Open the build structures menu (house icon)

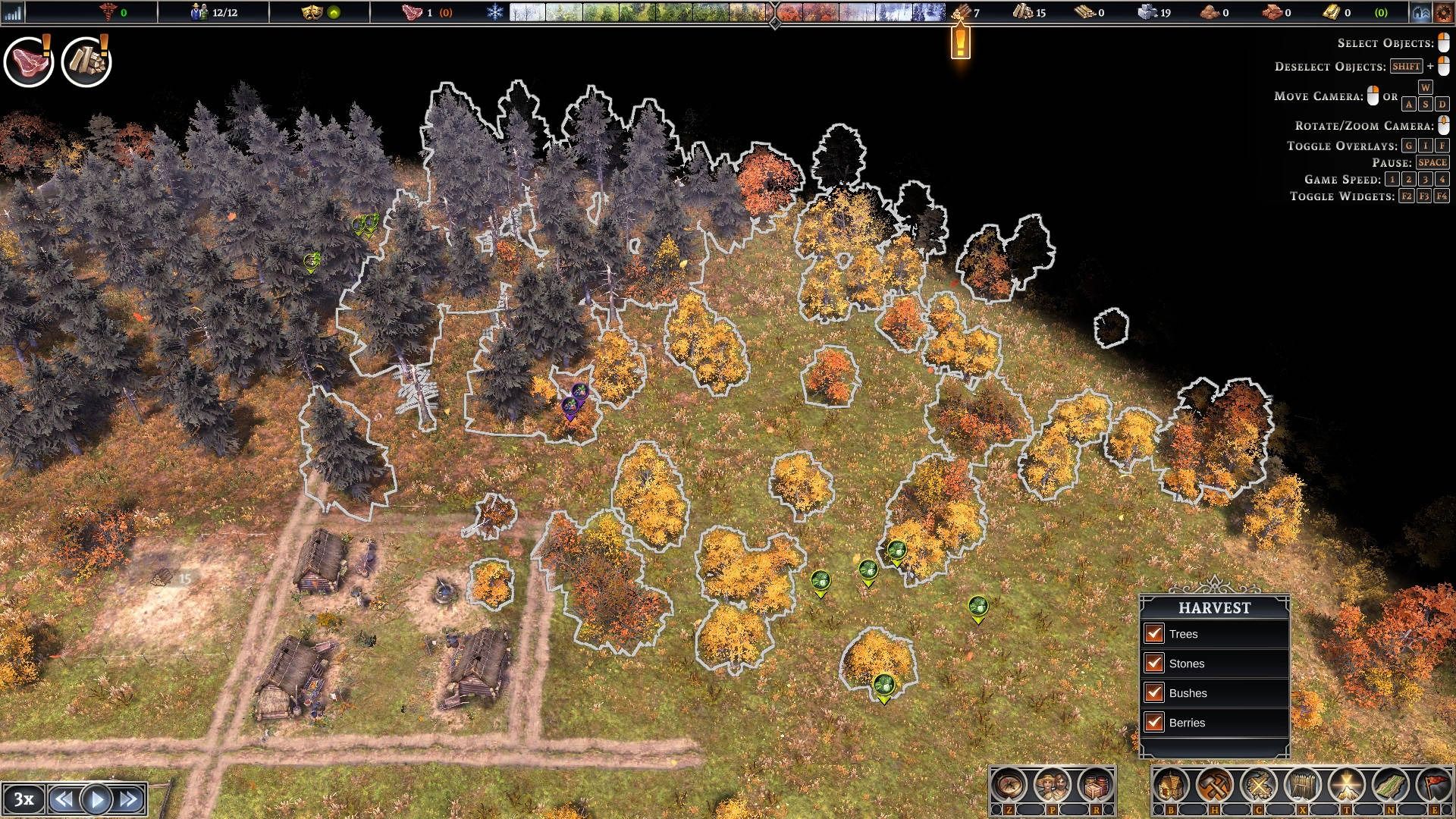(1172, 784)
